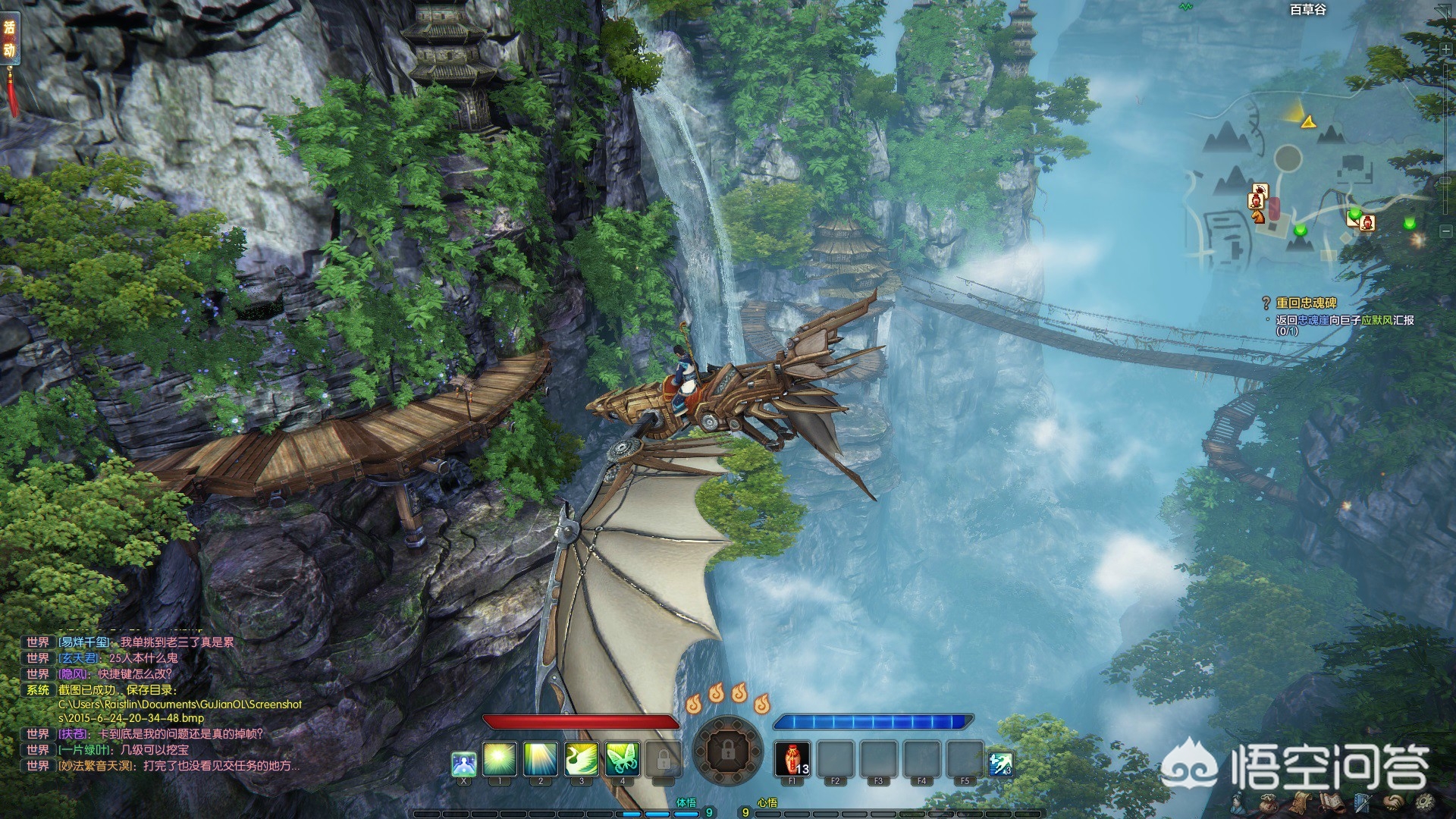Trigger the green butterfly skill
The height and width of the screenshot is (819, 1456).
pyautogui.click(x=622, y=759)
